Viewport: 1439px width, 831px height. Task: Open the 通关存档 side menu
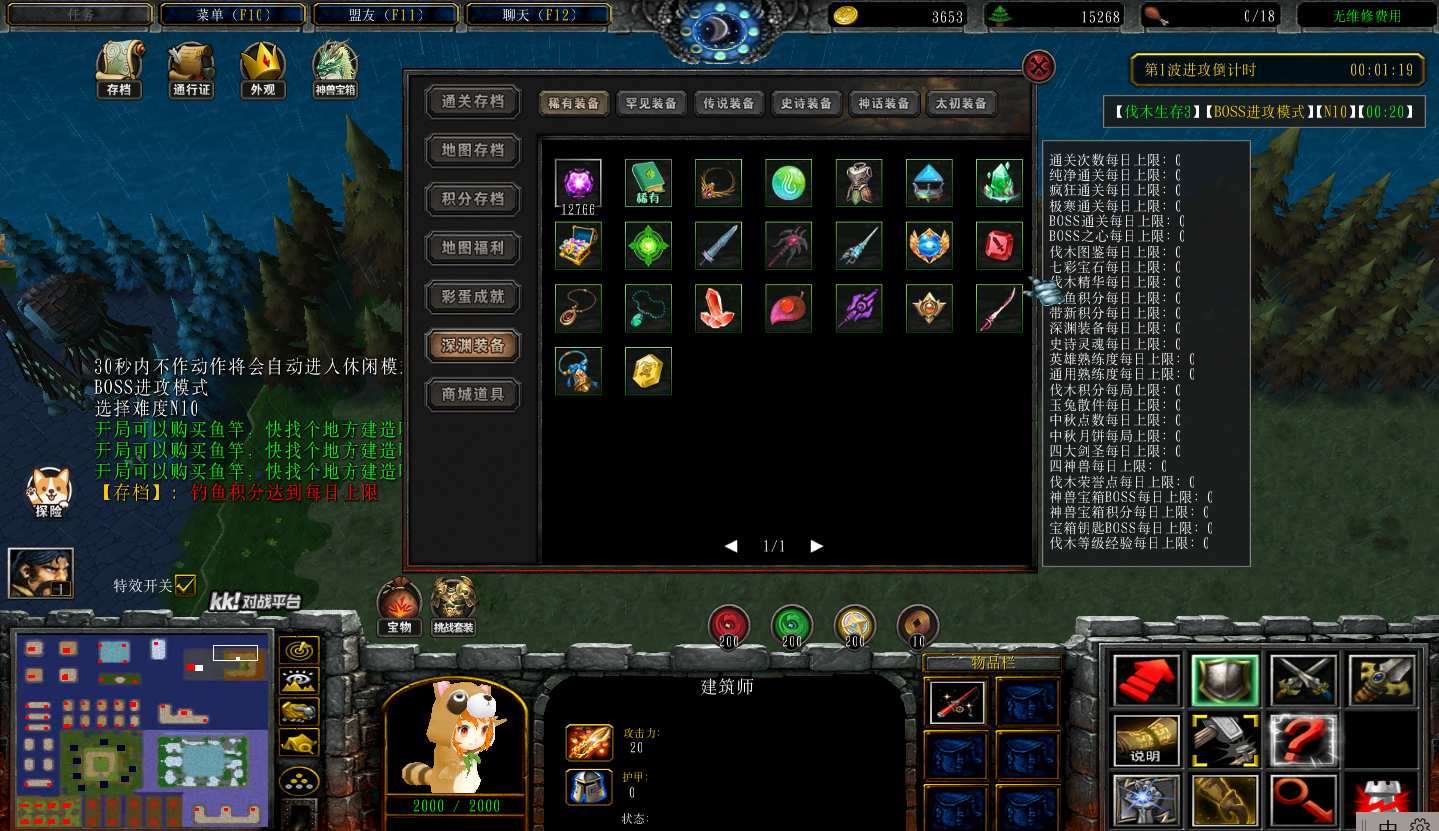pyautogui.click(x=473, y=101)
